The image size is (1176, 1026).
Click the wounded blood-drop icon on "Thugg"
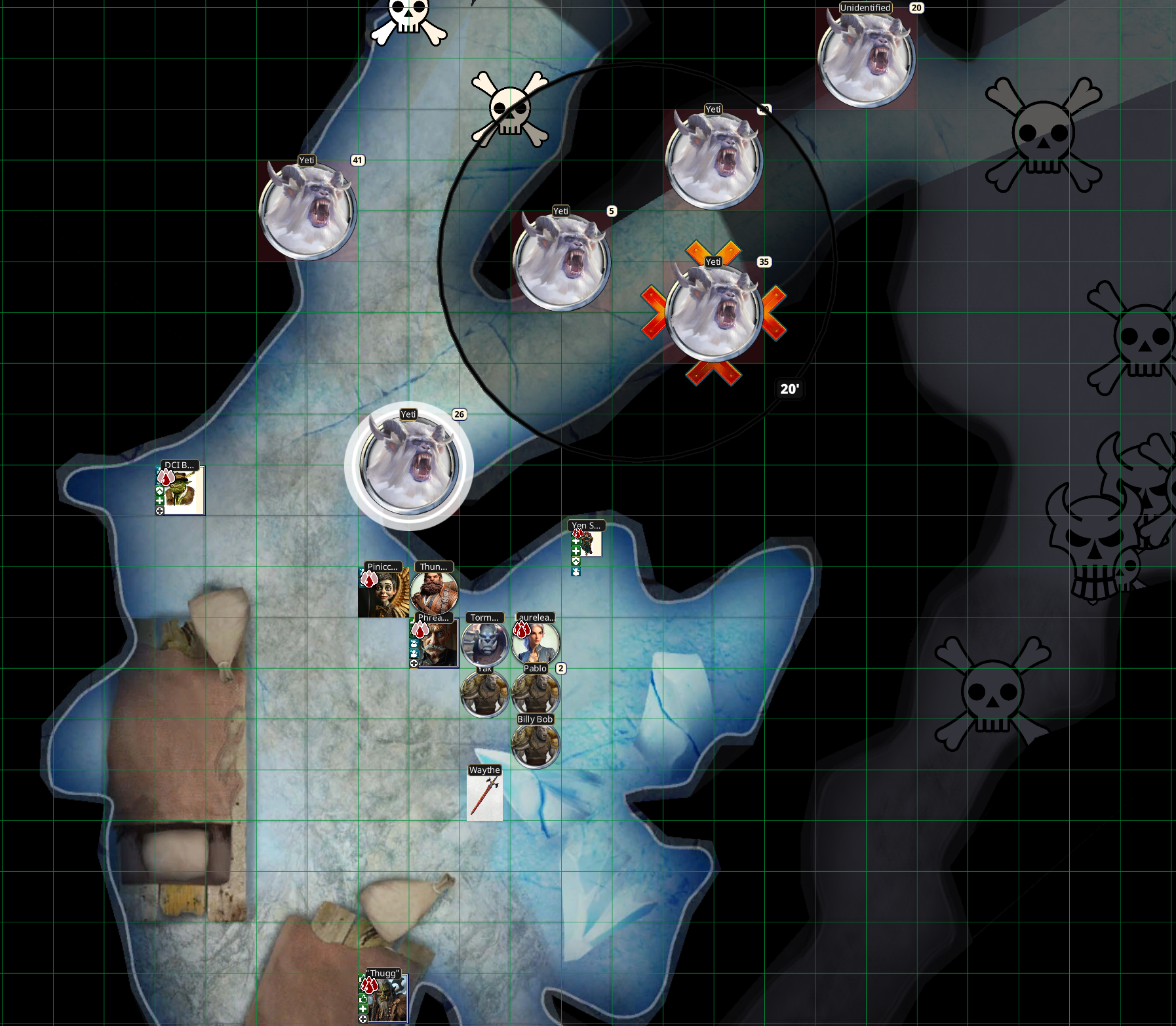[x=370, y=985]
